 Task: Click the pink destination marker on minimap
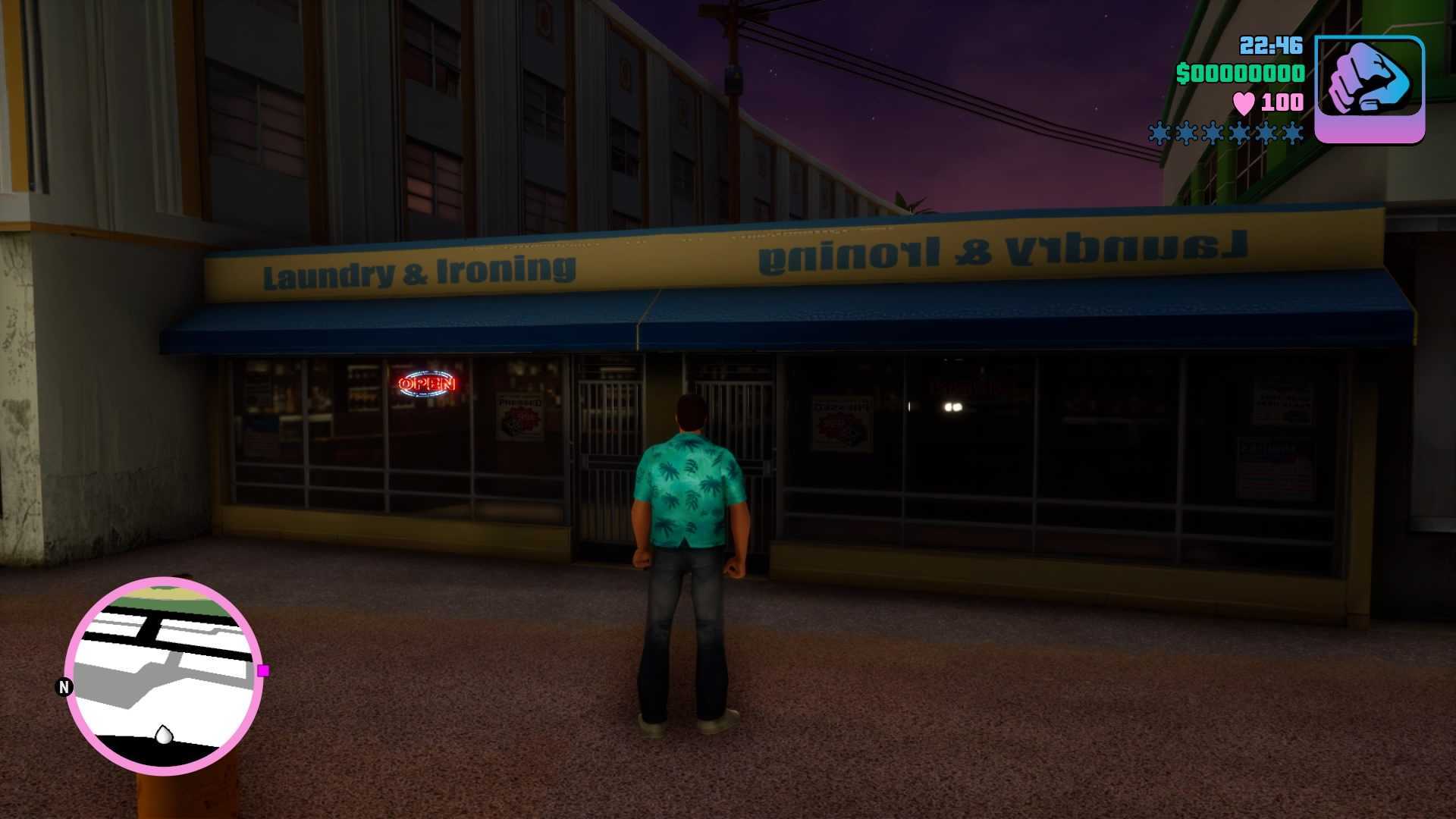[x=263, y=670]
